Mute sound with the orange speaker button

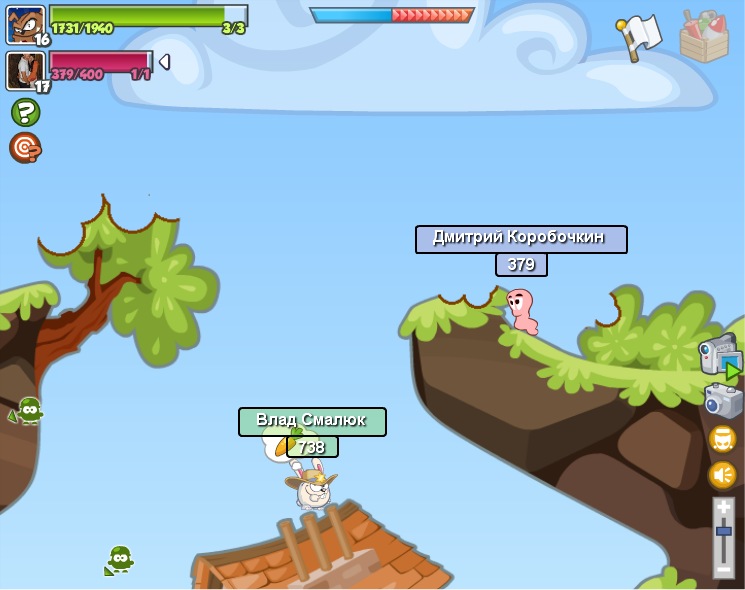coord(722,474)
